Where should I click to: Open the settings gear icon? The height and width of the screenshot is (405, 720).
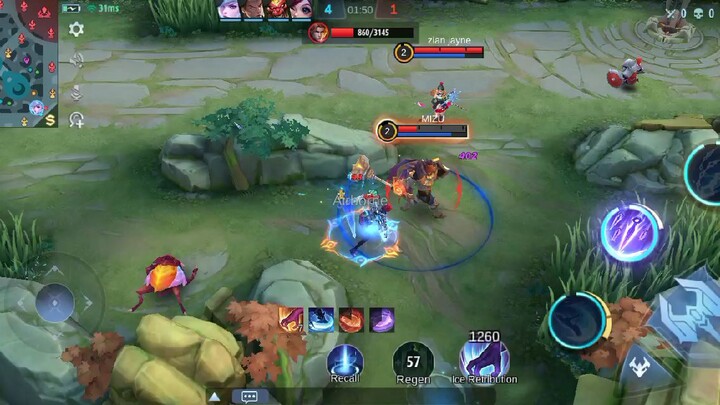coord(76,30)
